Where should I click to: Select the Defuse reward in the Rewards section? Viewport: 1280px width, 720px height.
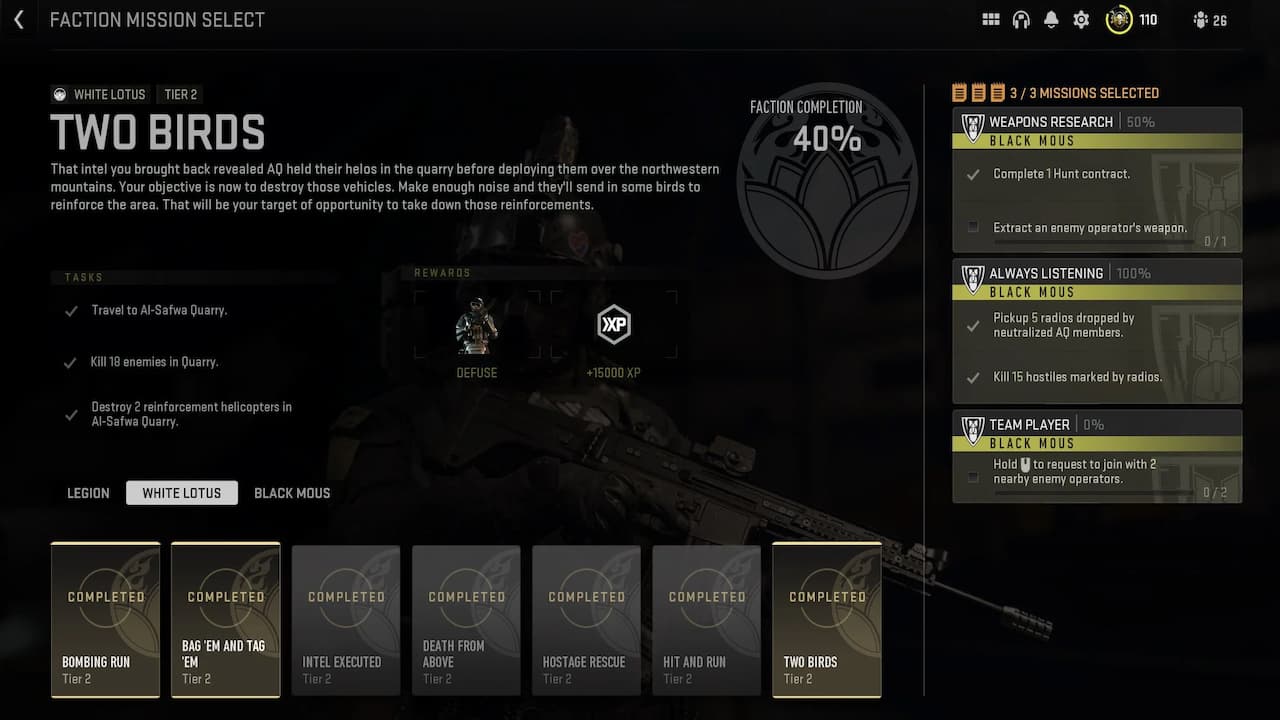(x=477, y=324)
